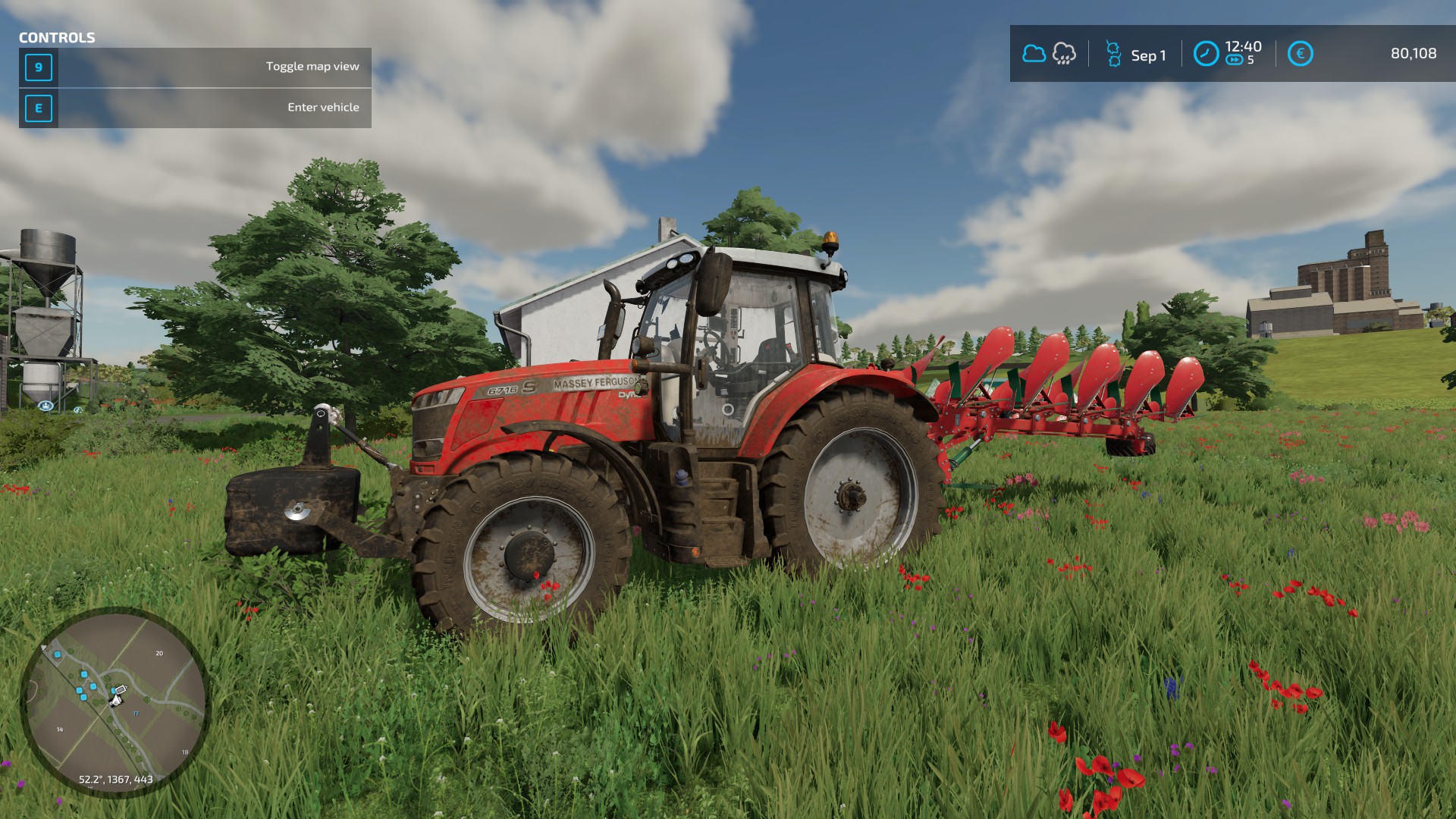Select the rain cloud forecast icon
This screenshot has width=1456, height=819.
pyautogui.click(x=1064, y=54)
